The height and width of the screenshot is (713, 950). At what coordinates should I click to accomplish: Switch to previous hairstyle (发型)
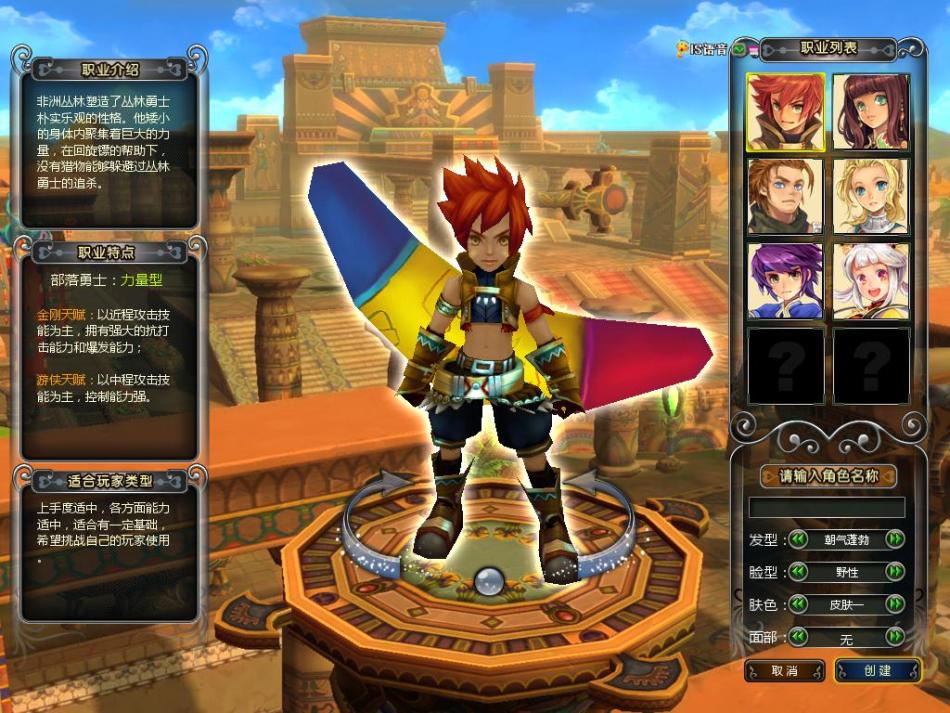tap(799, 540)
